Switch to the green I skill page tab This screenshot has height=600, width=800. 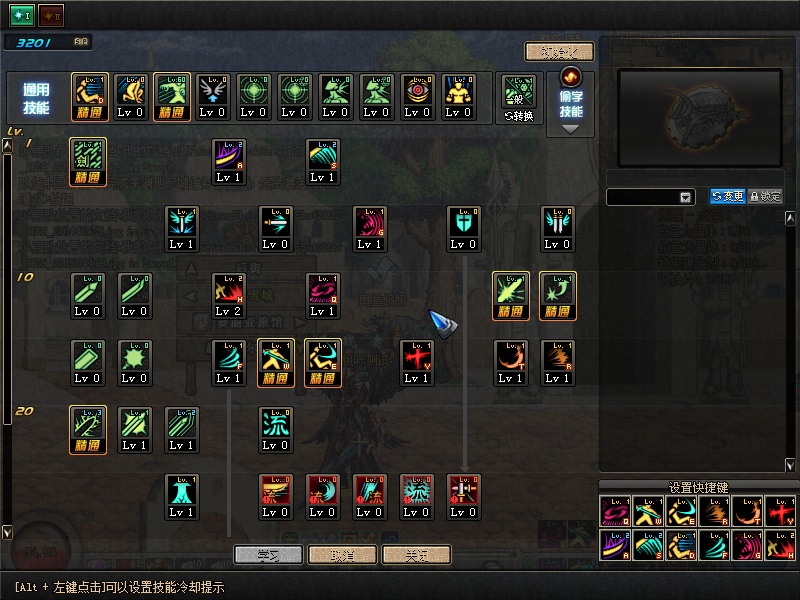click(x=21, y=15)
